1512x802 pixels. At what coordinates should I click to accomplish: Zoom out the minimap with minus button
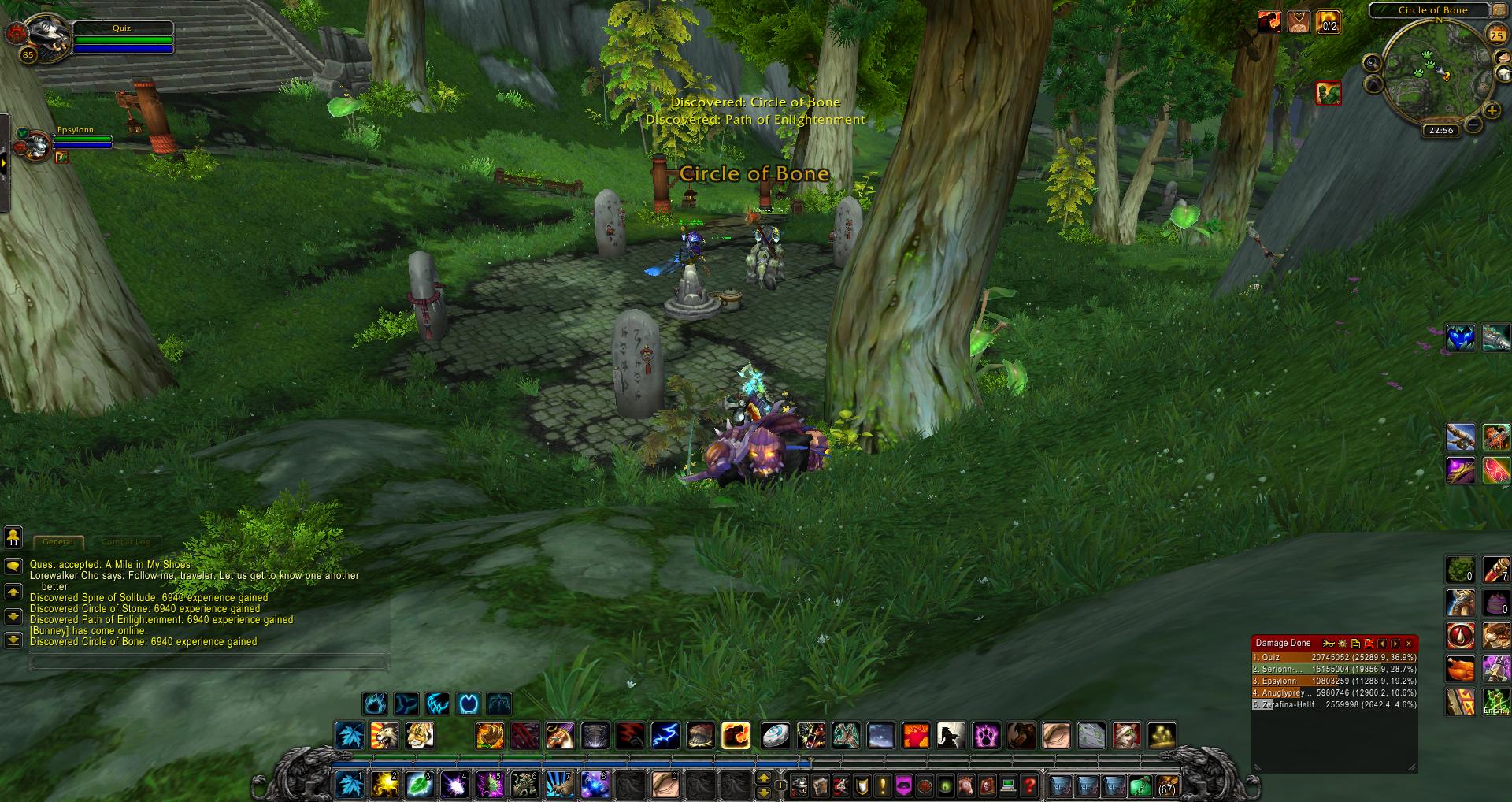tap(1473, 124)
